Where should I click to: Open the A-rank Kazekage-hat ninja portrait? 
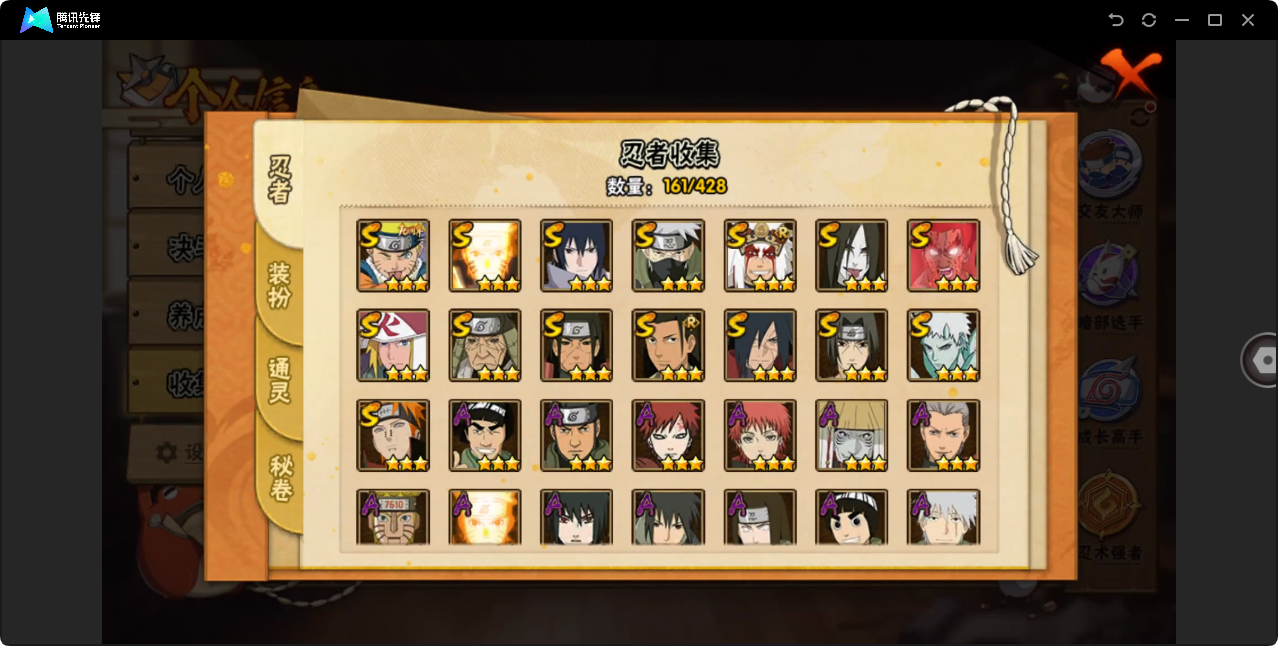(x=852, y=436)
